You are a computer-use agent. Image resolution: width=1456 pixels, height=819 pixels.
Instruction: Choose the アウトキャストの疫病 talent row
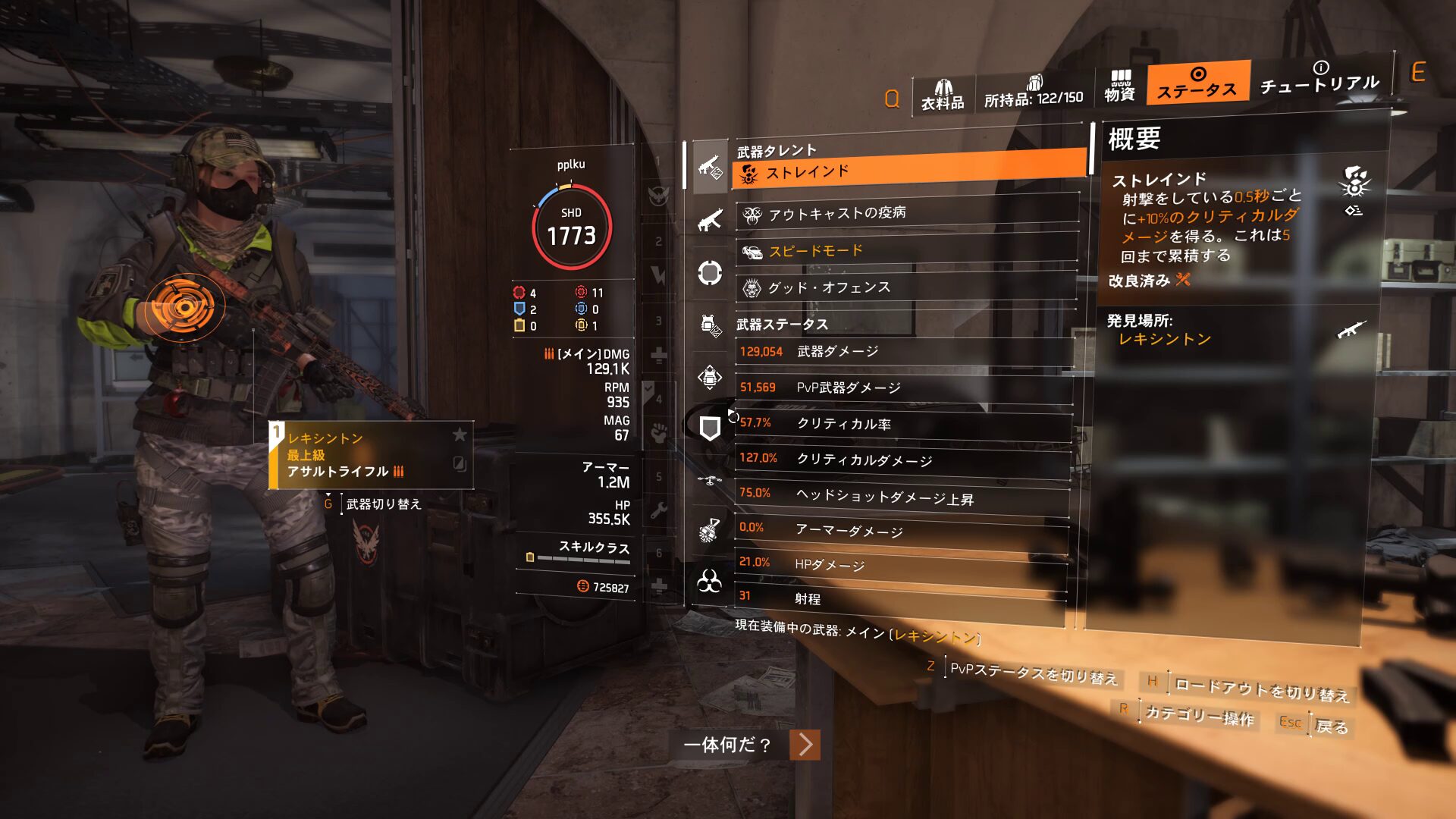pyautogui.click(x=906, y=214)
